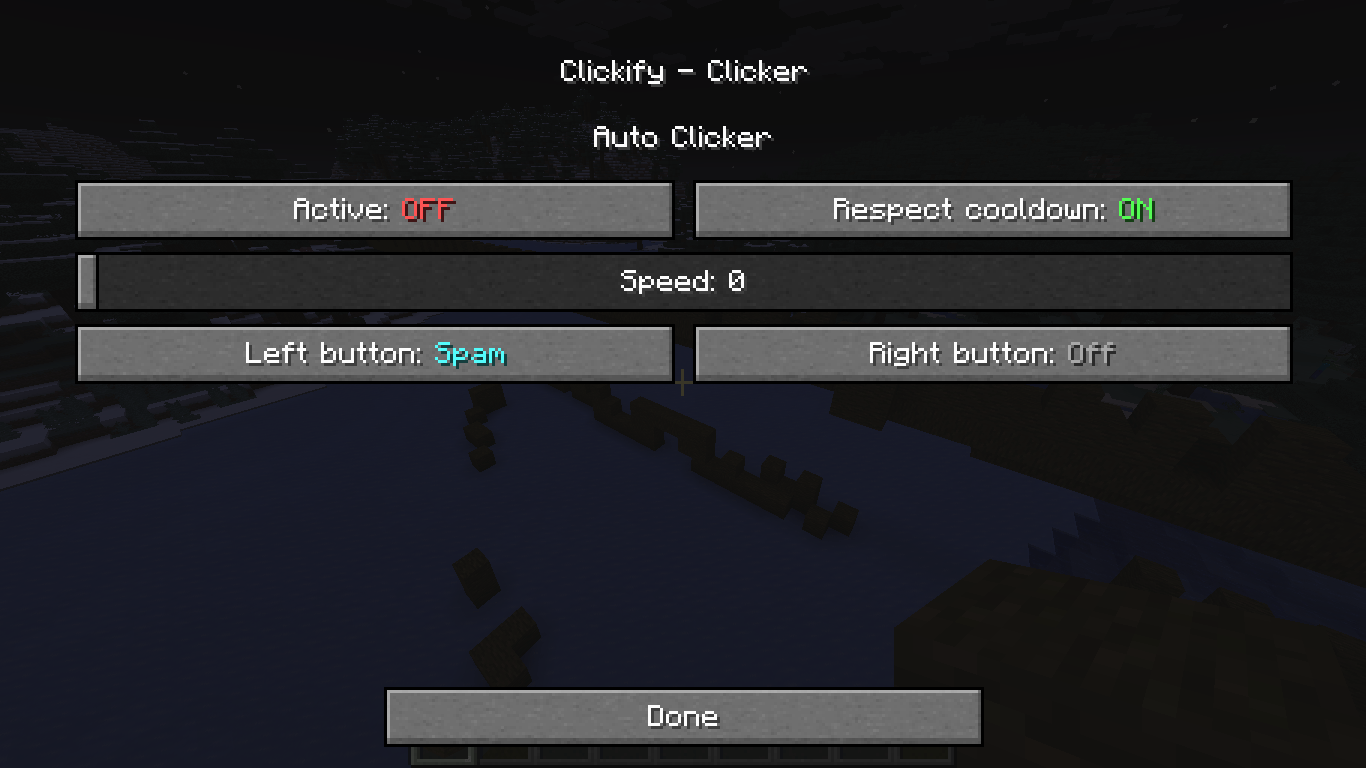Click the crosshair in screen center
This screenshot has width=1366, height=768.
683,384
